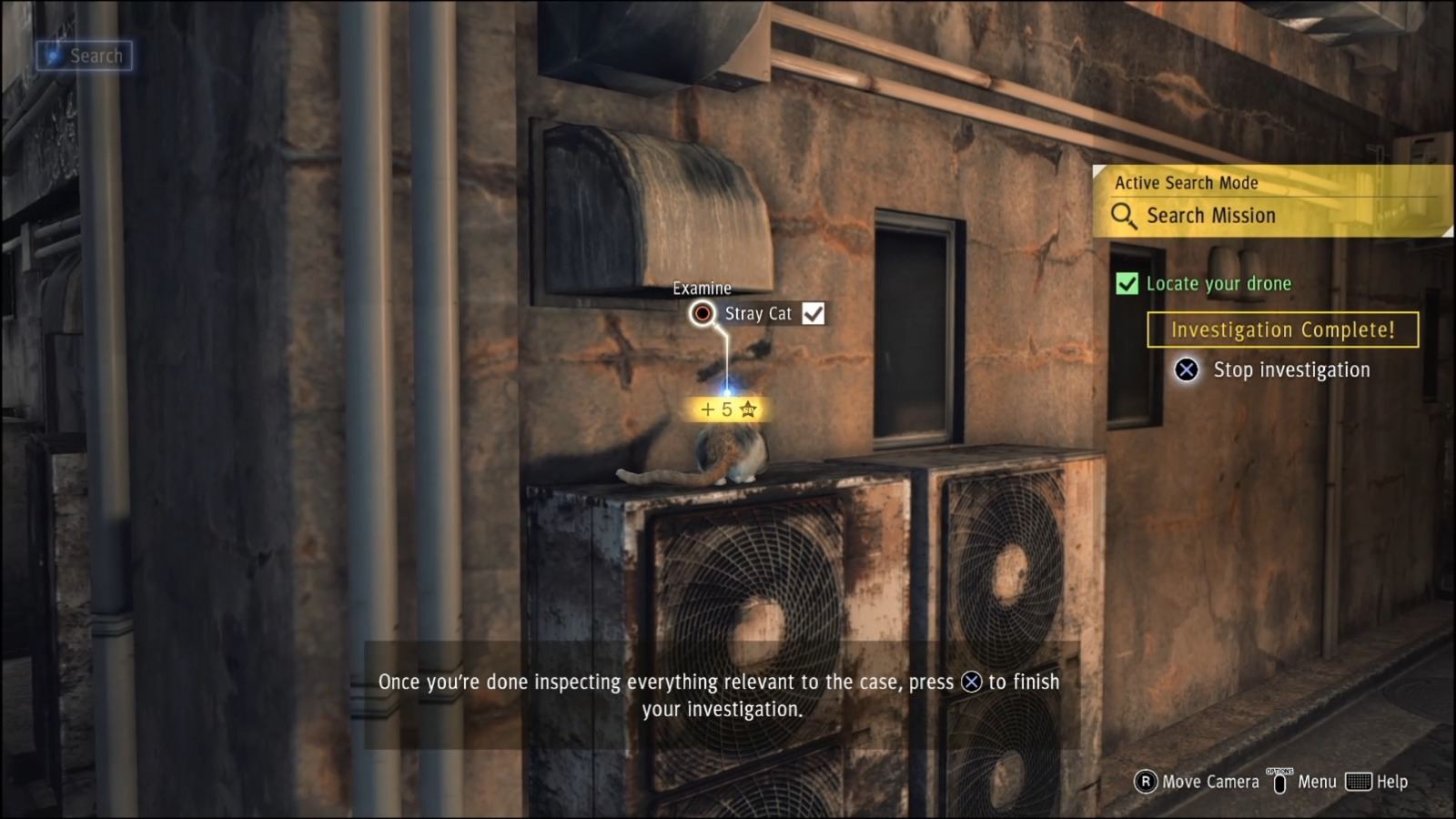
Task: Choose Stop investigation
Action: [x=1291, y=369]
